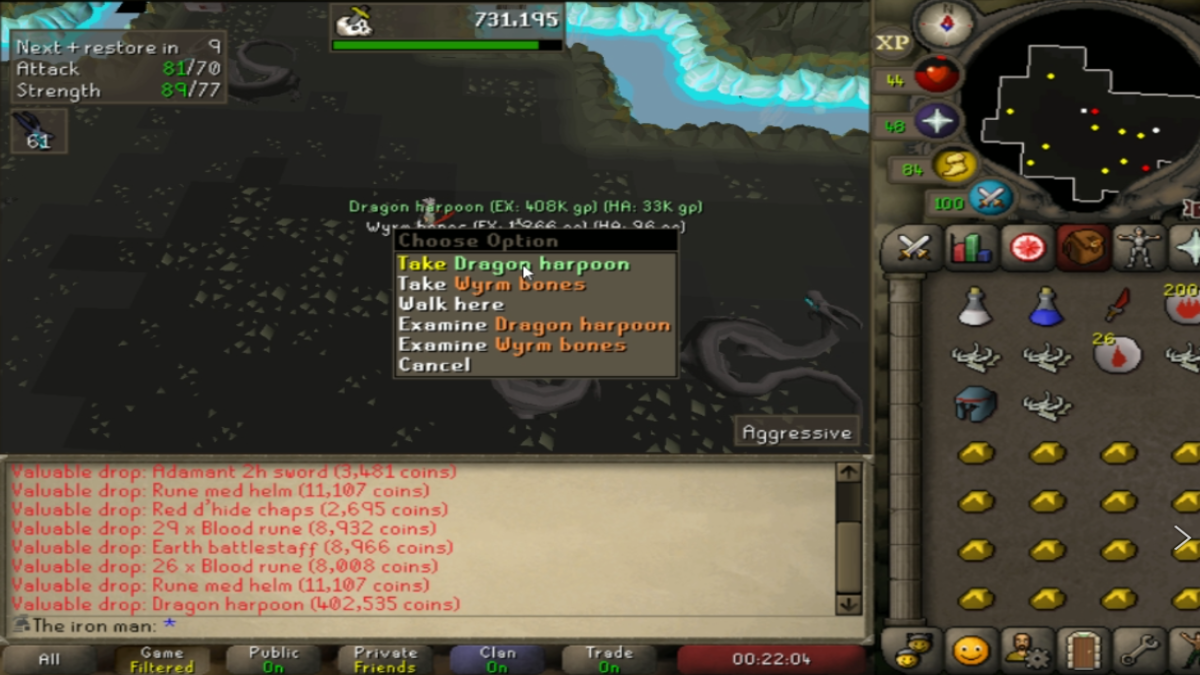Image resolution: width=1200 pixels, height=675 pixels.
Task: Choose Take Wyrm bones option
Action: coord(491,284)
